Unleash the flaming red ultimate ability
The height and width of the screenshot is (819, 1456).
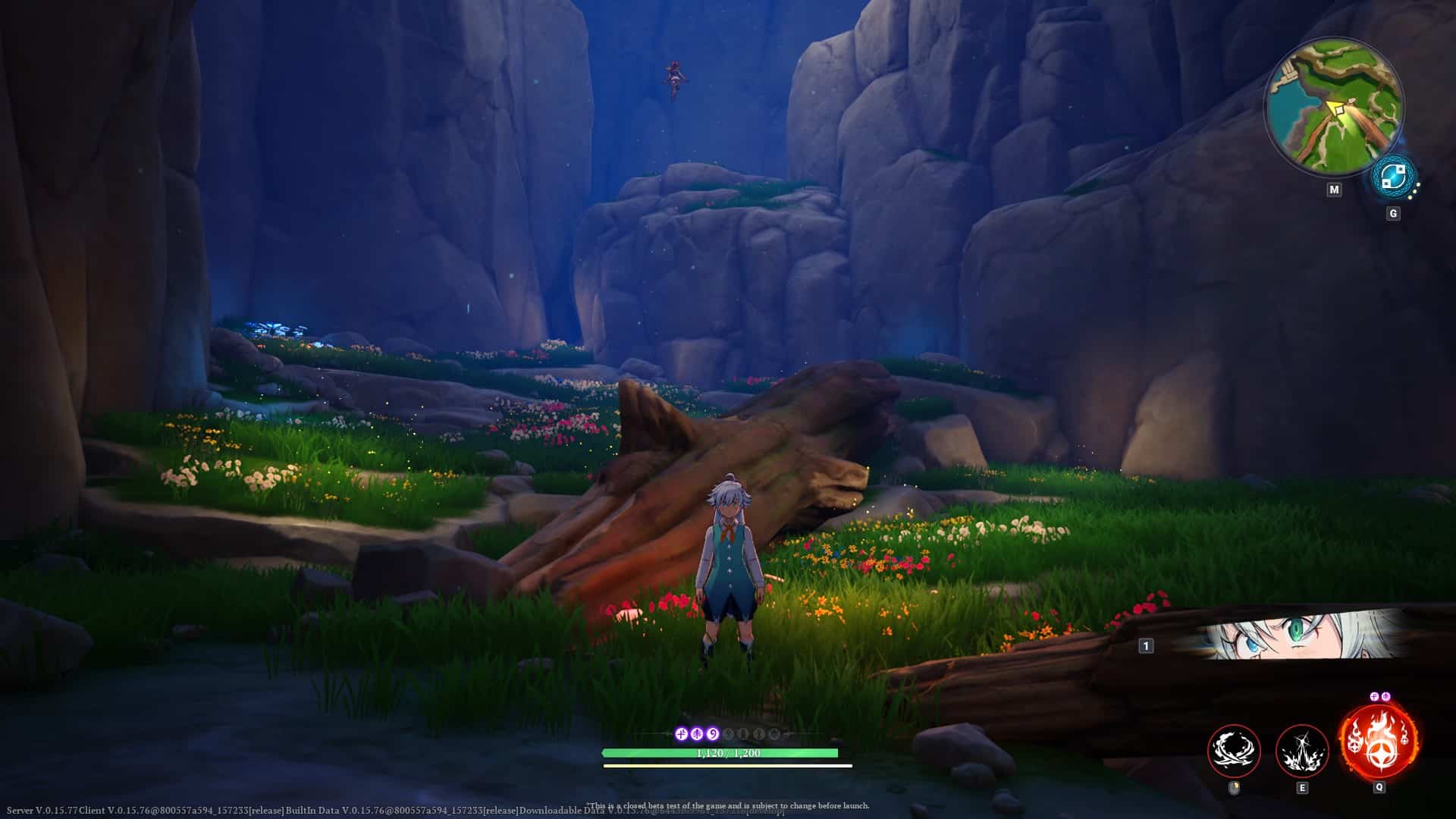tap(1378, 742)
